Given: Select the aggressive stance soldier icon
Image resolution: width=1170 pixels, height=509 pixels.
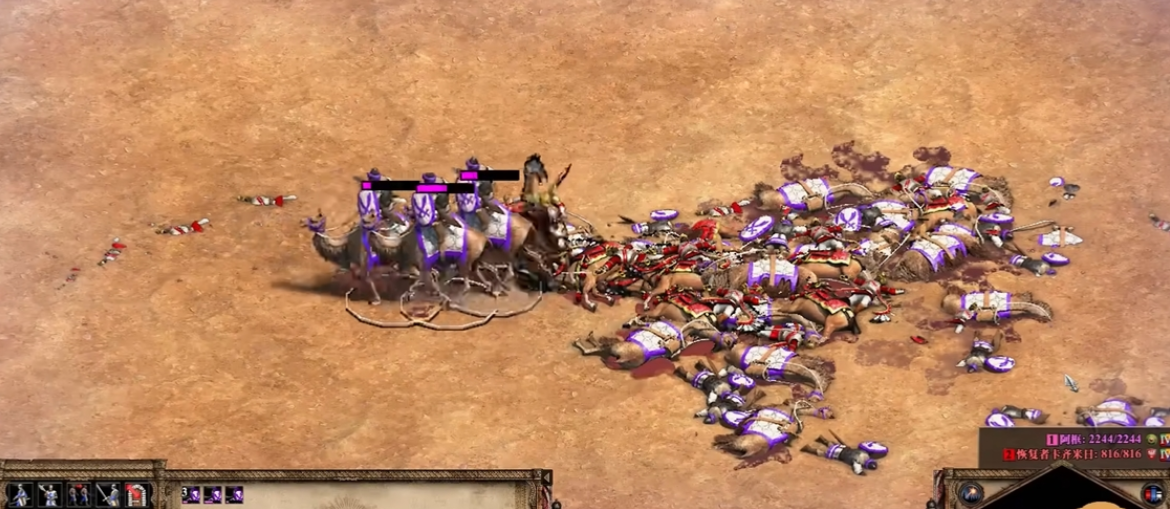Looking at the screenshot, I should click(x=19, y=494).
